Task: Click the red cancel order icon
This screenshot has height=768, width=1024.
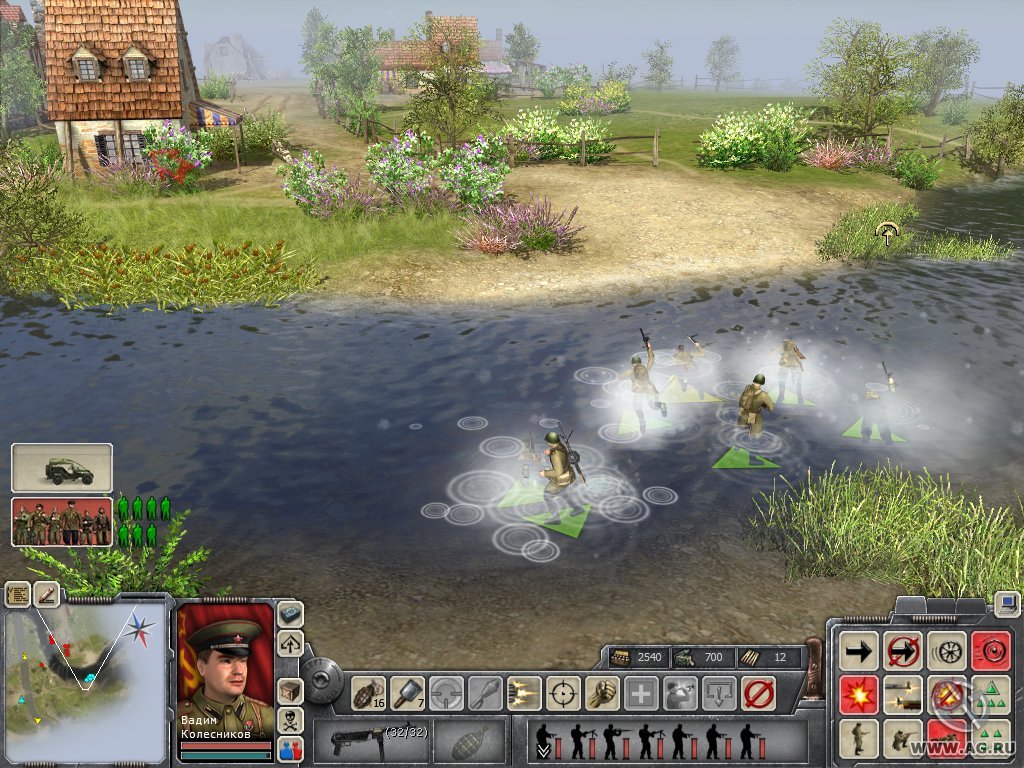Action: click(x=759, y=692)
